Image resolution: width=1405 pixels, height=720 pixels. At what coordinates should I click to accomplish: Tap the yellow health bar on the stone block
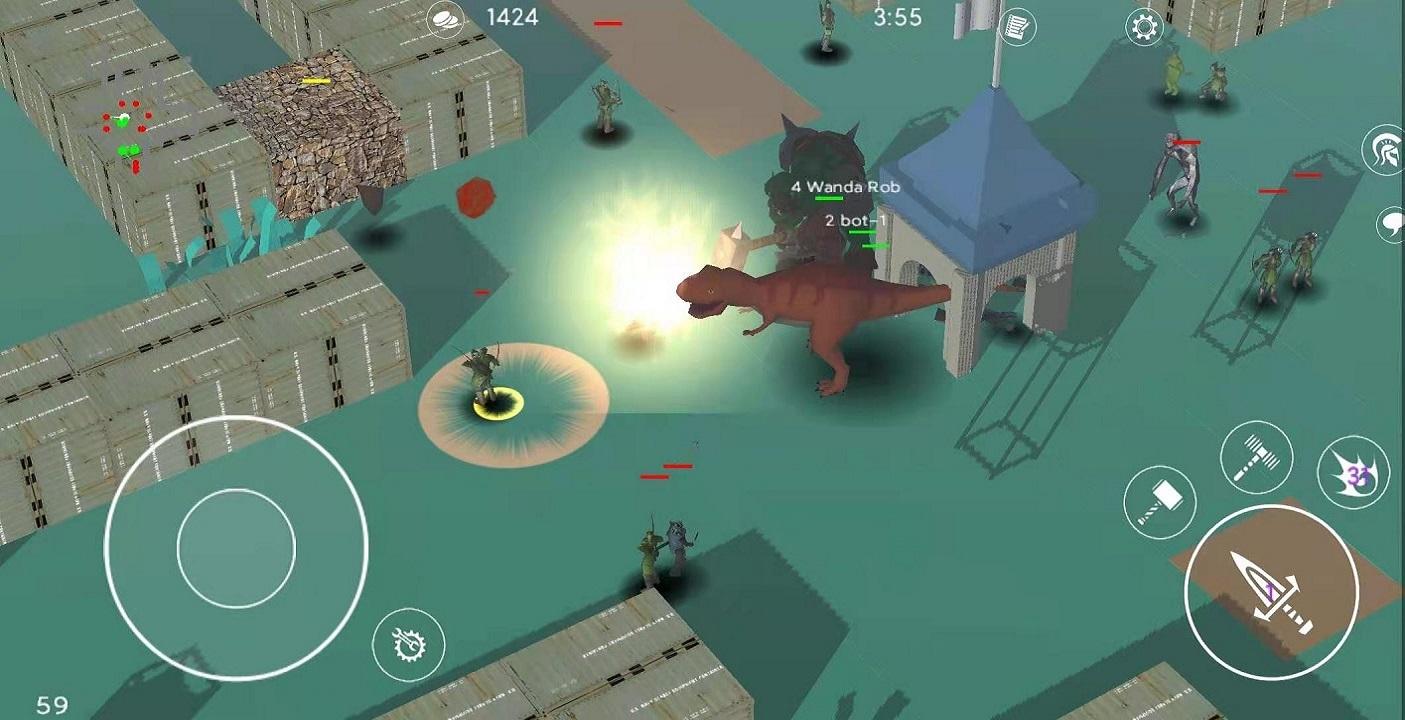click(x=317, y=81)
